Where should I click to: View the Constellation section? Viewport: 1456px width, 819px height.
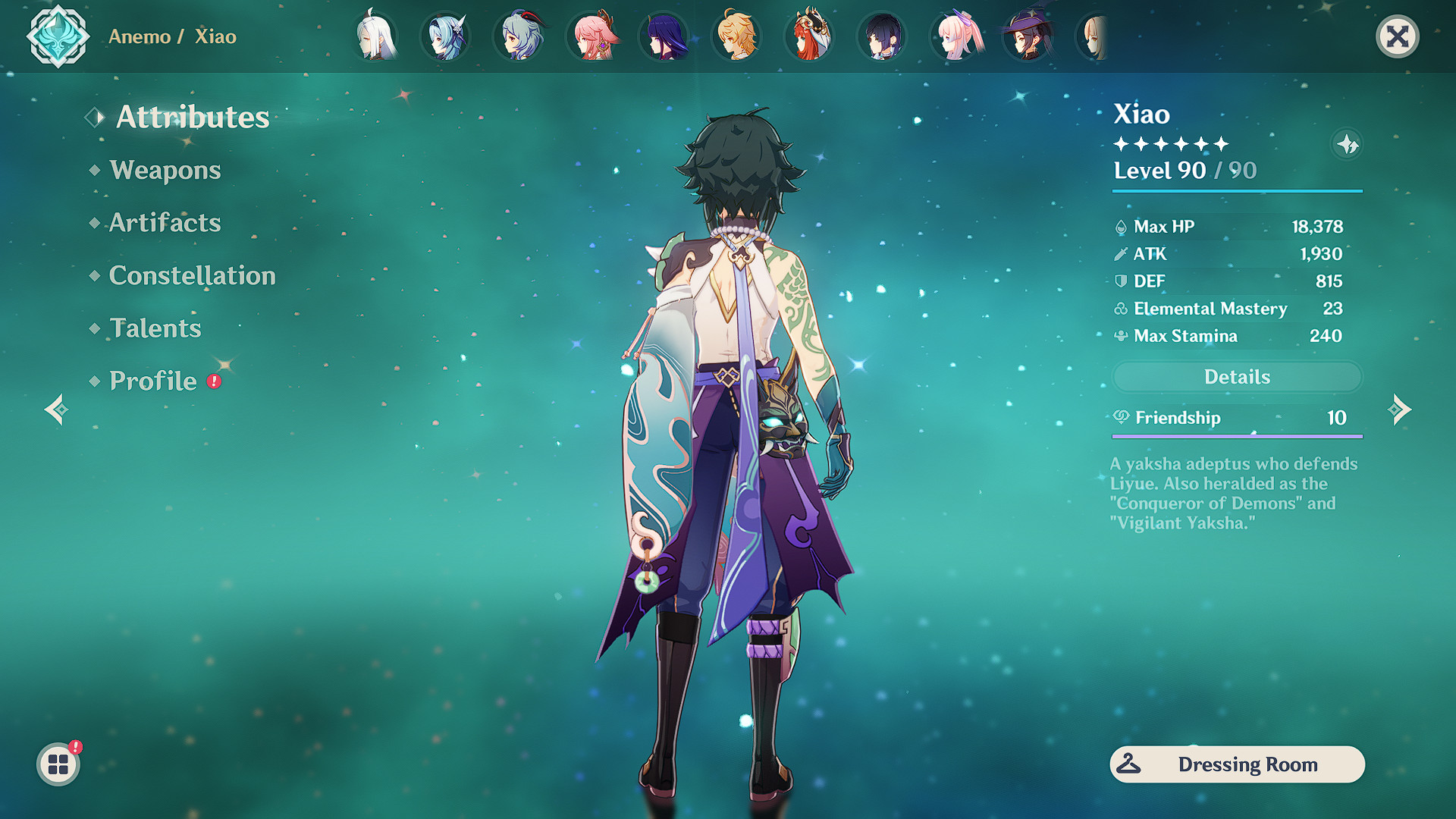[193, 275]
